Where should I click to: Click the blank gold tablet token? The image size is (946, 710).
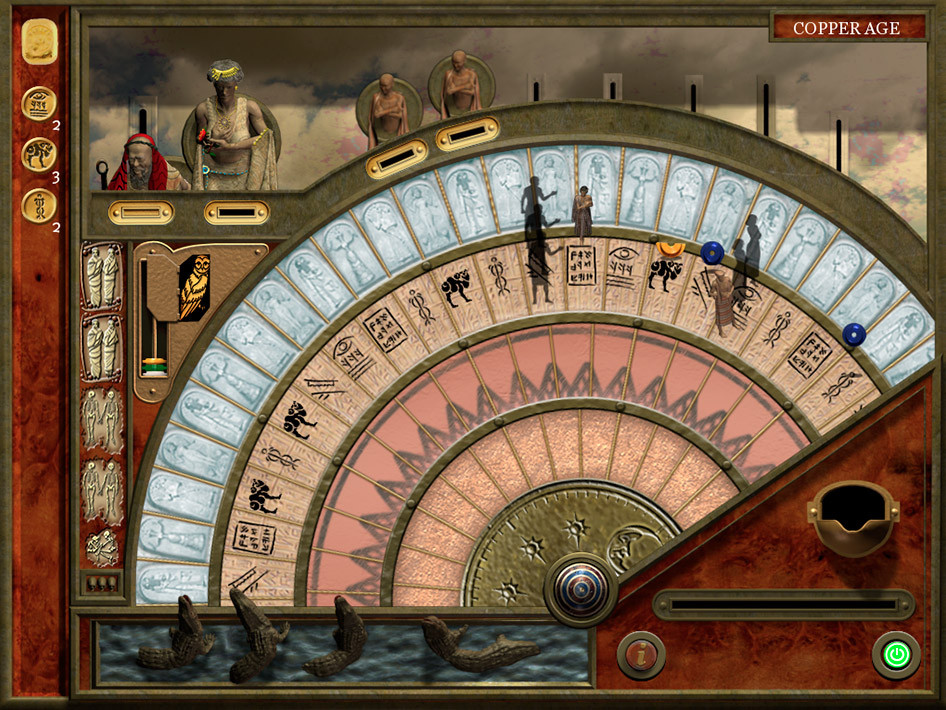[40, 42]
